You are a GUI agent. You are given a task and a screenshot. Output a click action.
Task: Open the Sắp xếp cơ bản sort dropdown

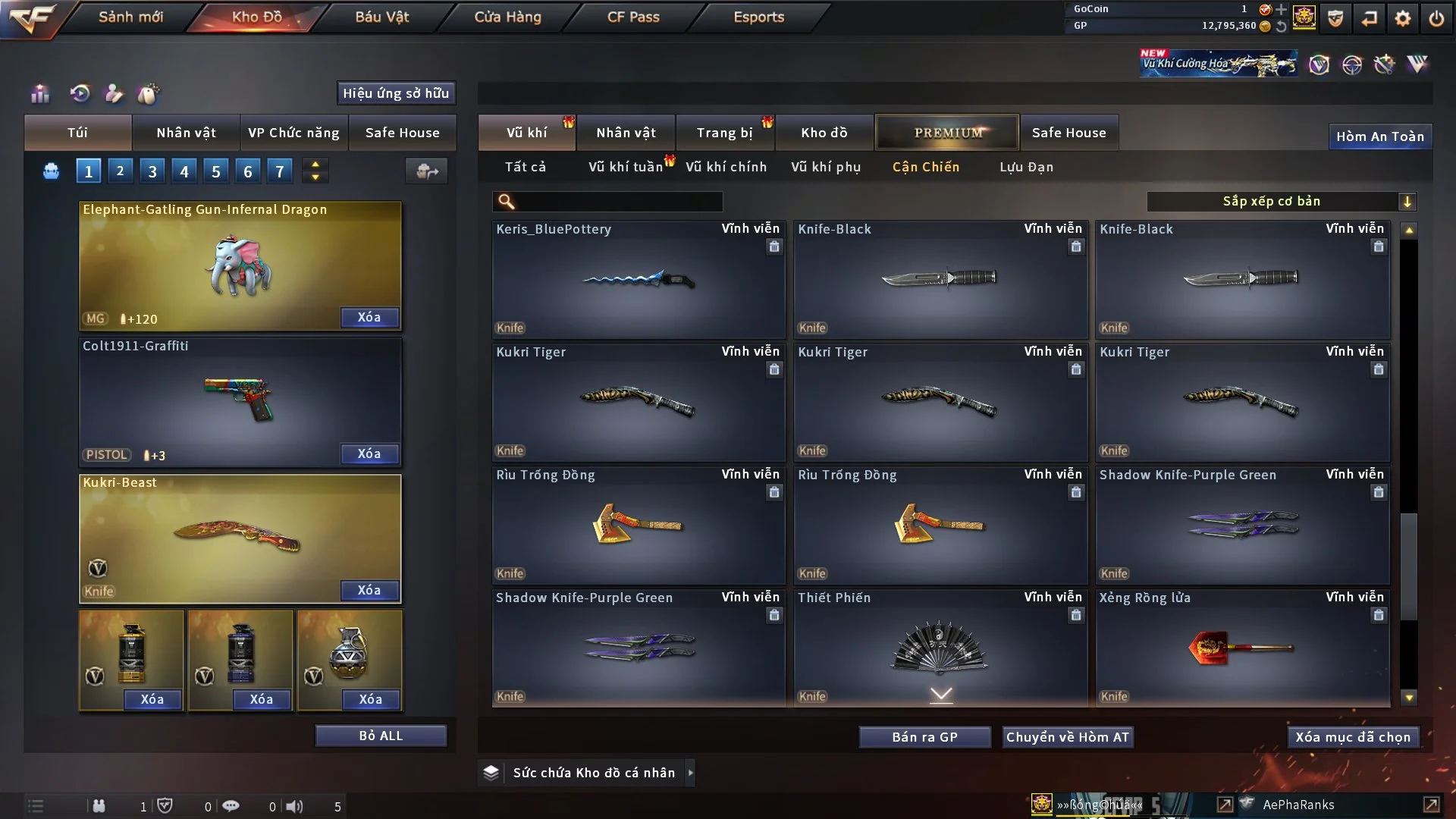pos(1281,201)
